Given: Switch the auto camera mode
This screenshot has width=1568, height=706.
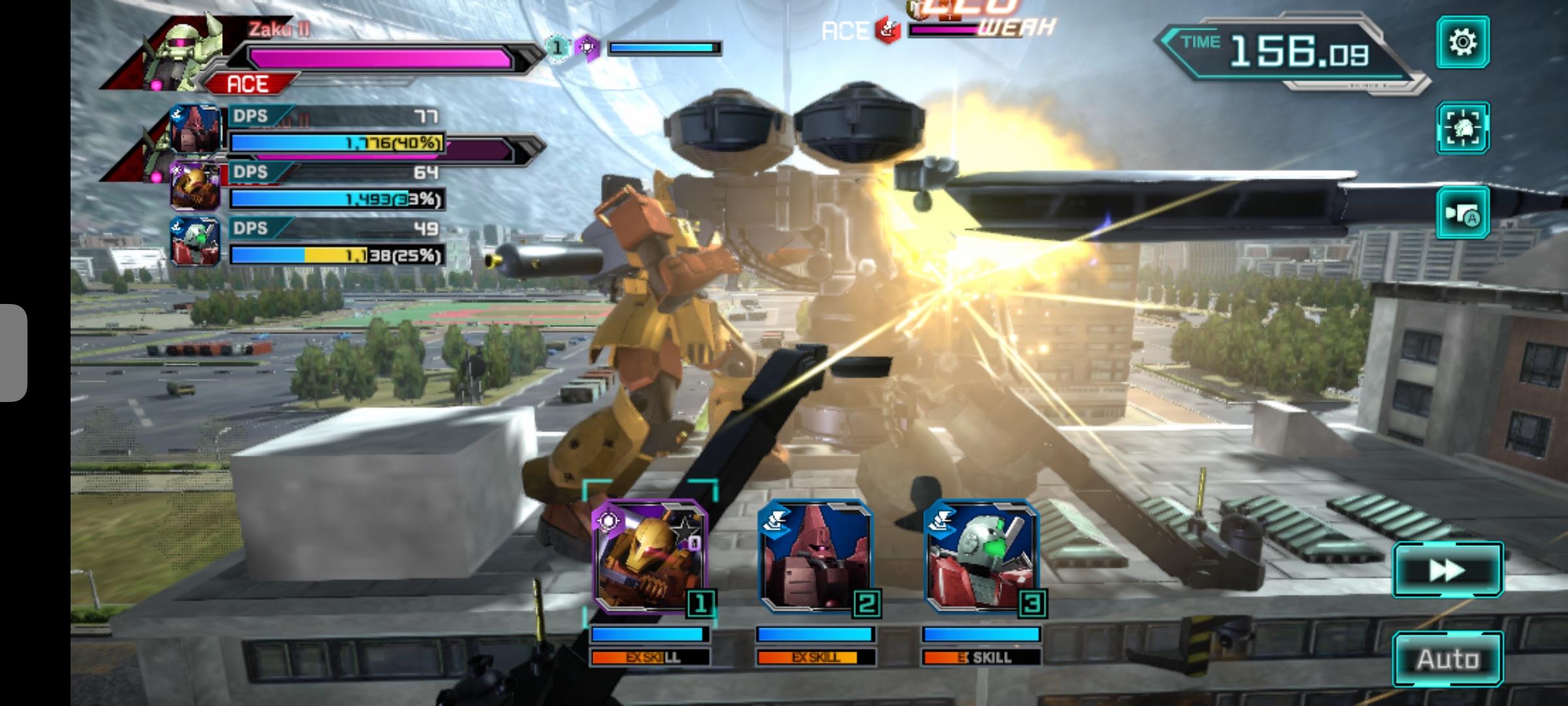Looking at the screenshot, I should (x=1462, y=213).
